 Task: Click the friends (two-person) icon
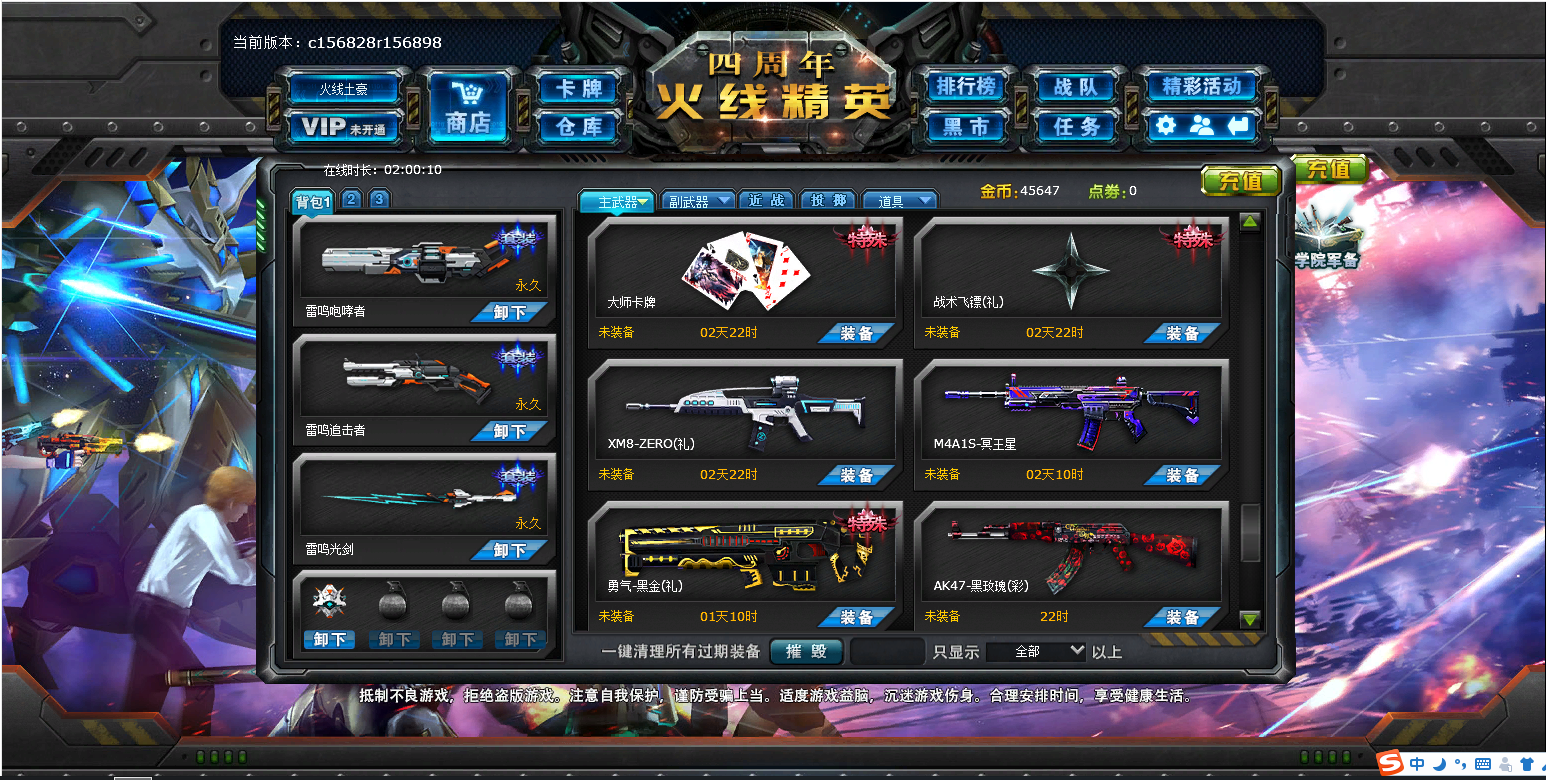coord(1202,127)
